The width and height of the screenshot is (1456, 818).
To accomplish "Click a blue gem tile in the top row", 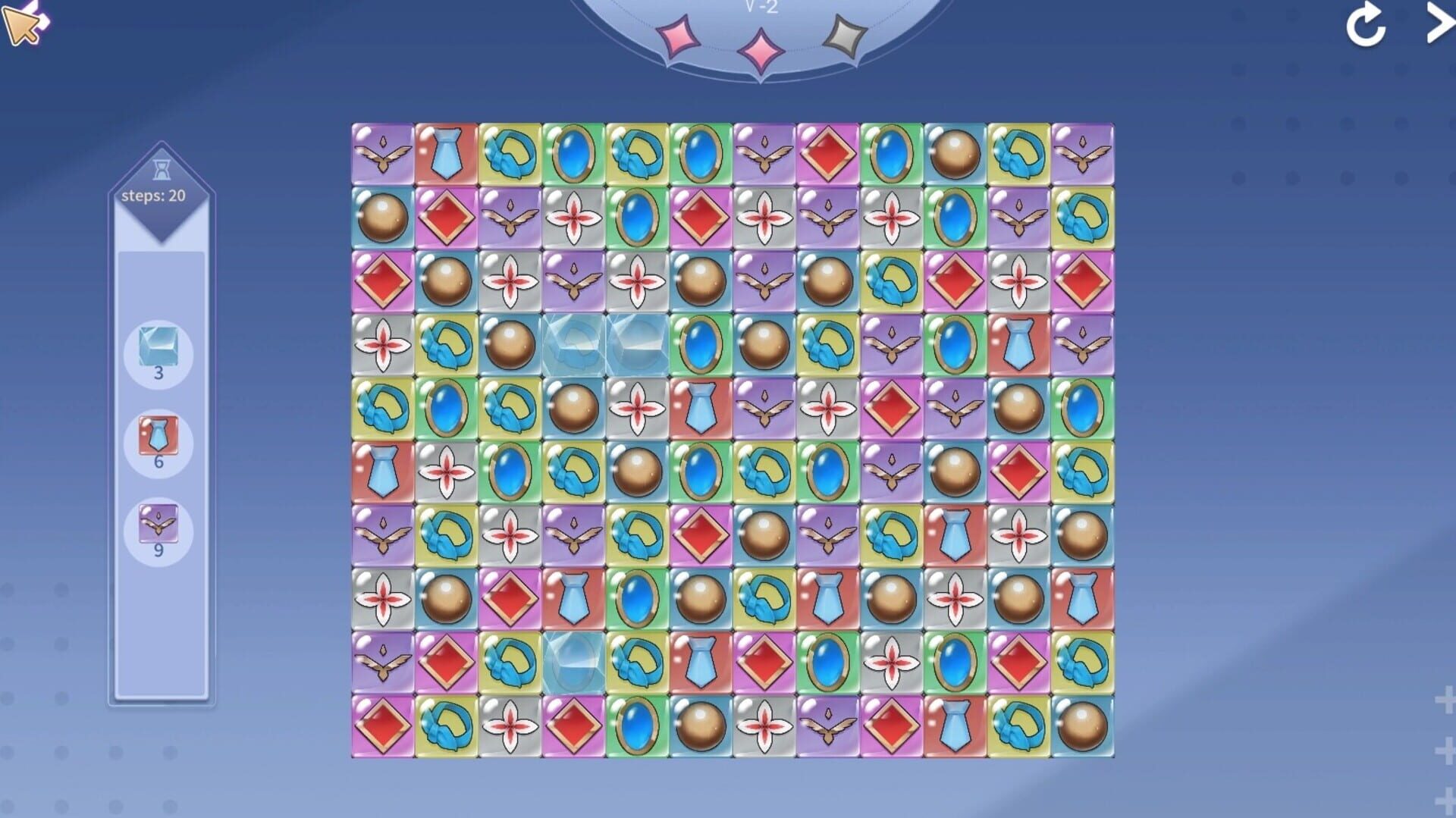I will click(573, 155).
